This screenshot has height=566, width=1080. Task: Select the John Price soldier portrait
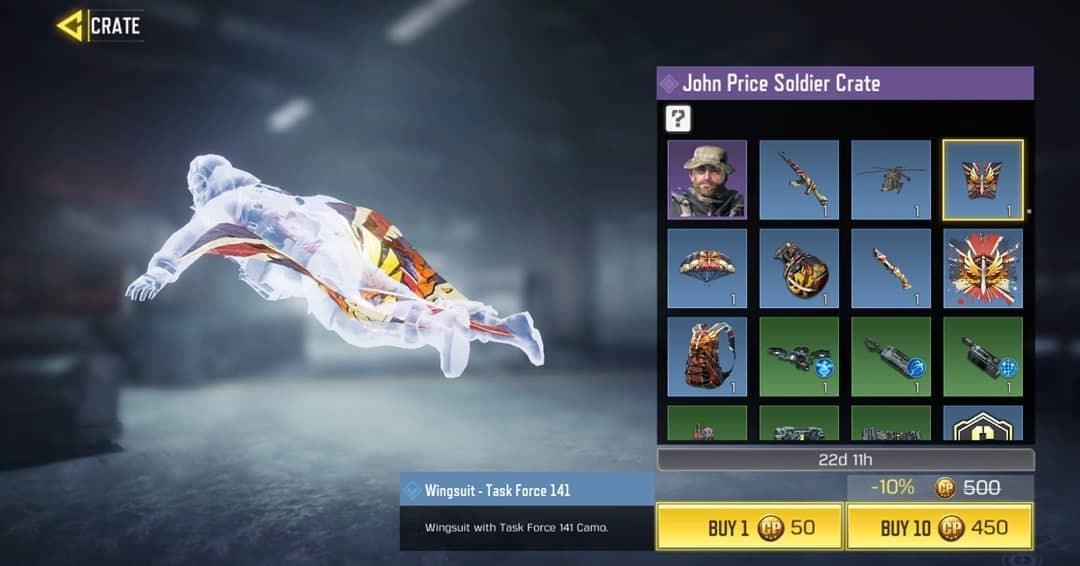click(x=707, y=180)
